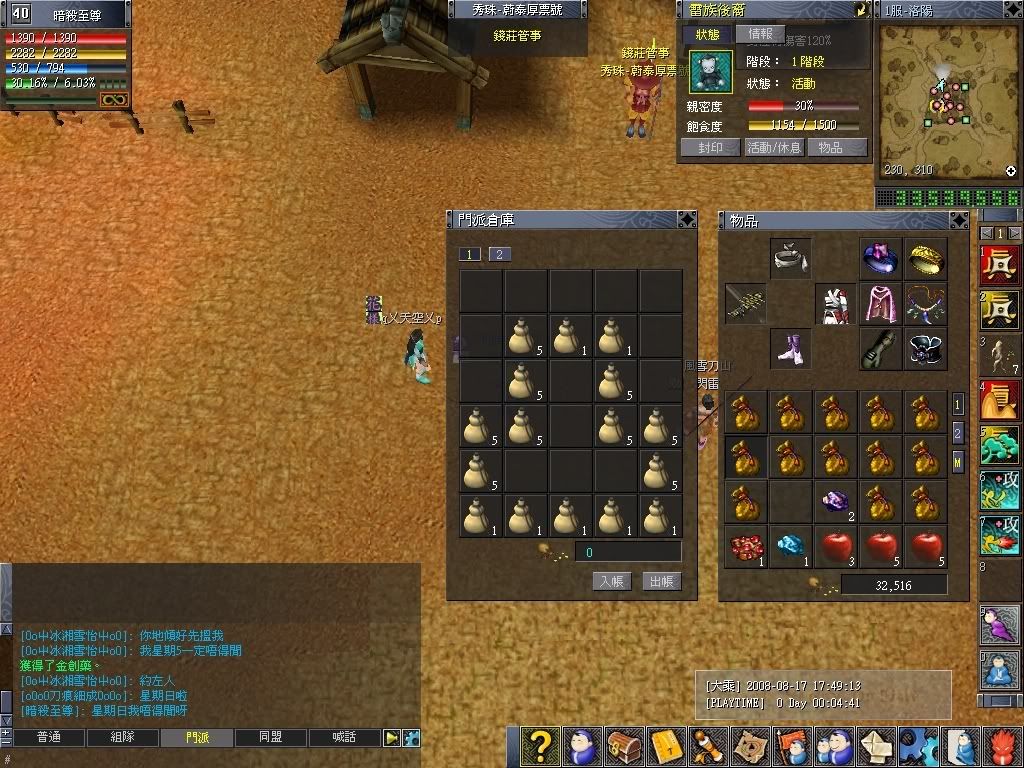Select the blue crystal item slot
The width and height of the screenshot is (1024, 768).
coord(790,547)
